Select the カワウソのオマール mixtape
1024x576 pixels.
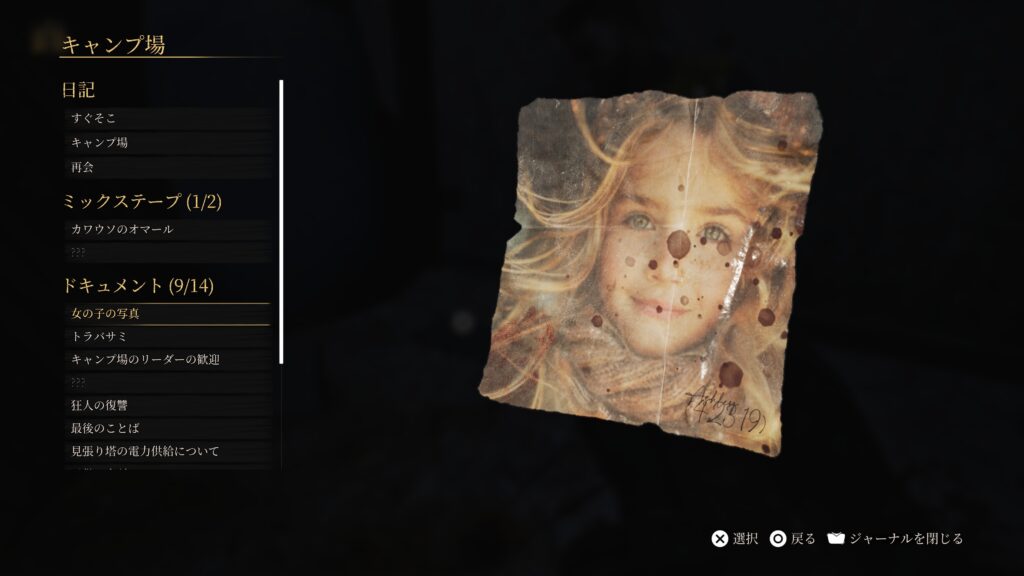[165, 230]
